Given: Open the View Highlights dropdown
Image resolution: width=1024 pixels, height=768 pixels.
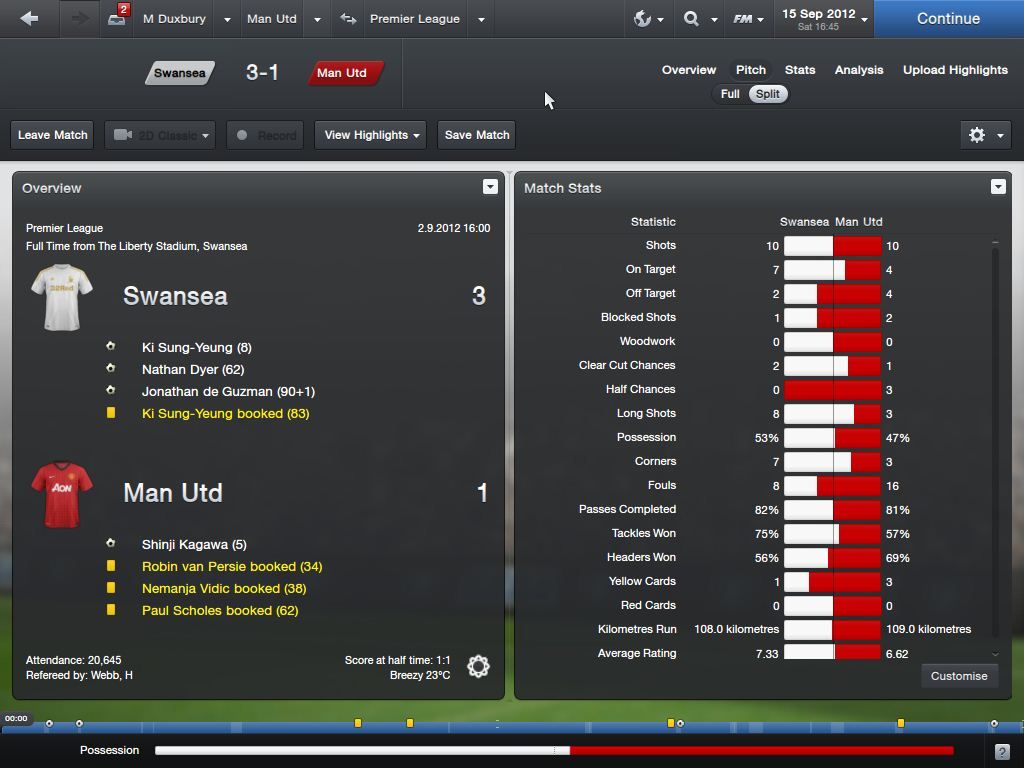Looking at the screenshot, I should click(371, 135).
